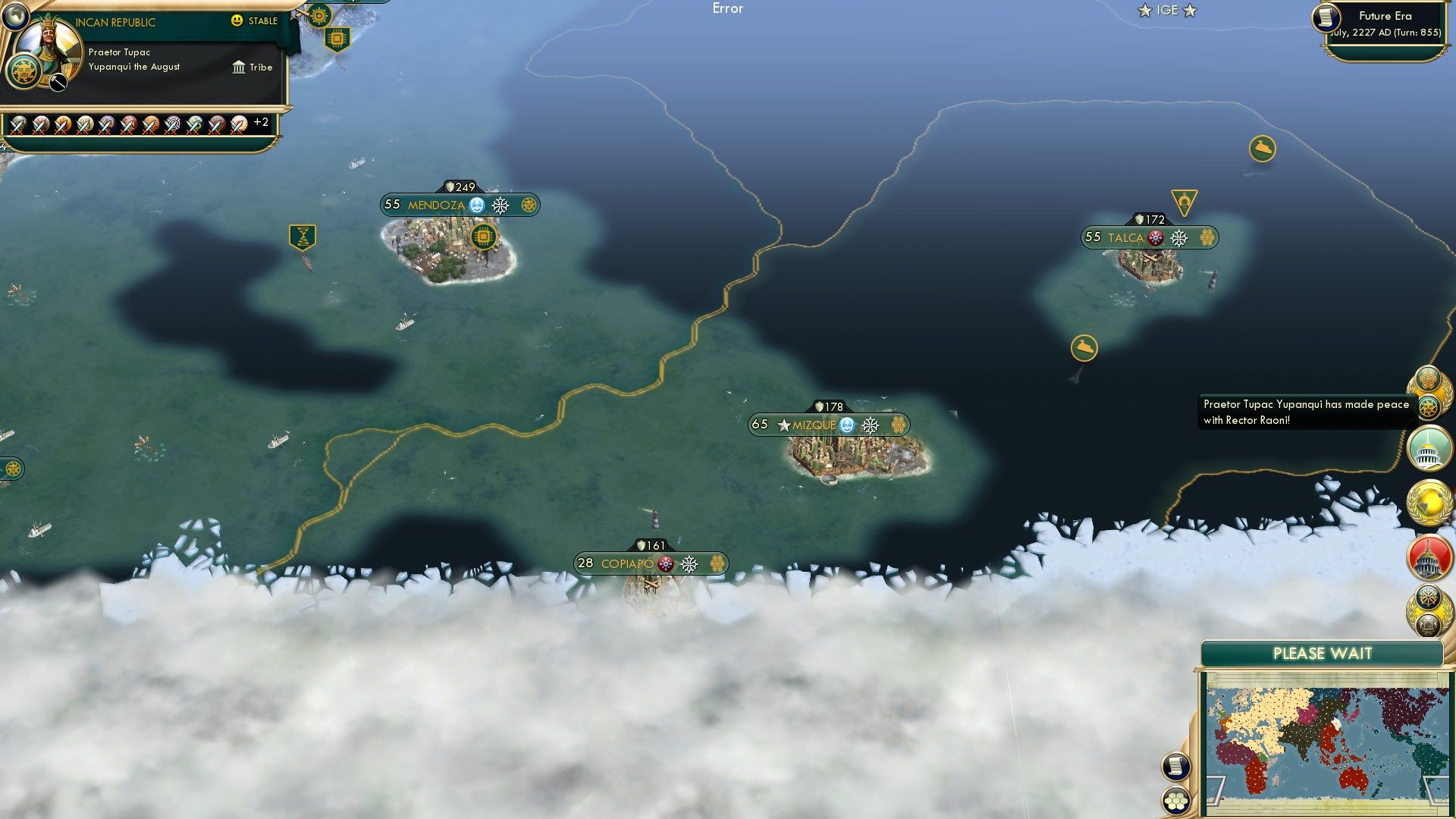This screenshot has width=1456, height=819.
Task: Open the IGE editor label at top
Action: click(x=1169, y=11)
